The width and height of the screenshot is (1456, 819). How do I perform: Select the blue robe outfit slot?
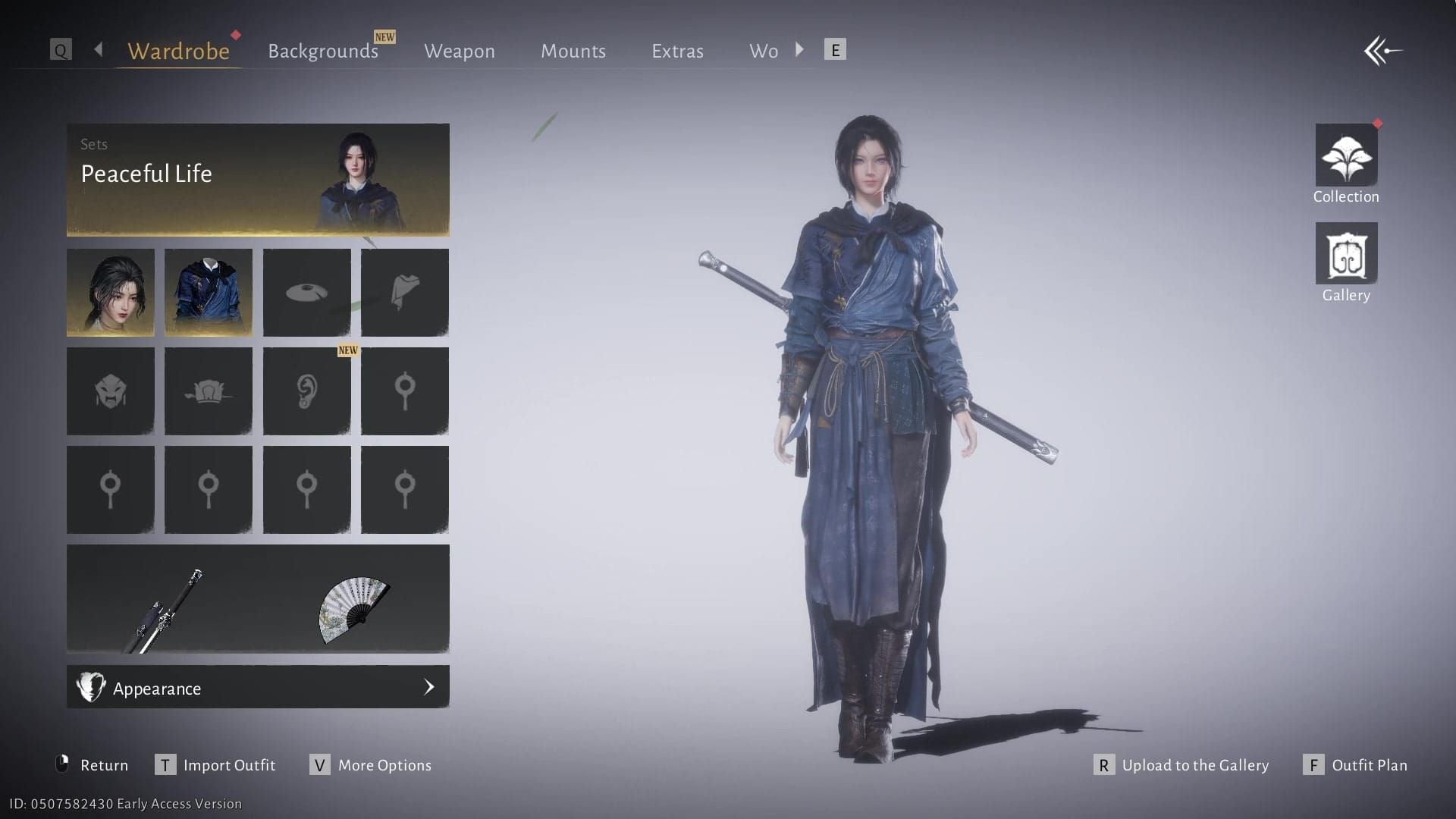tap(209, 293)
